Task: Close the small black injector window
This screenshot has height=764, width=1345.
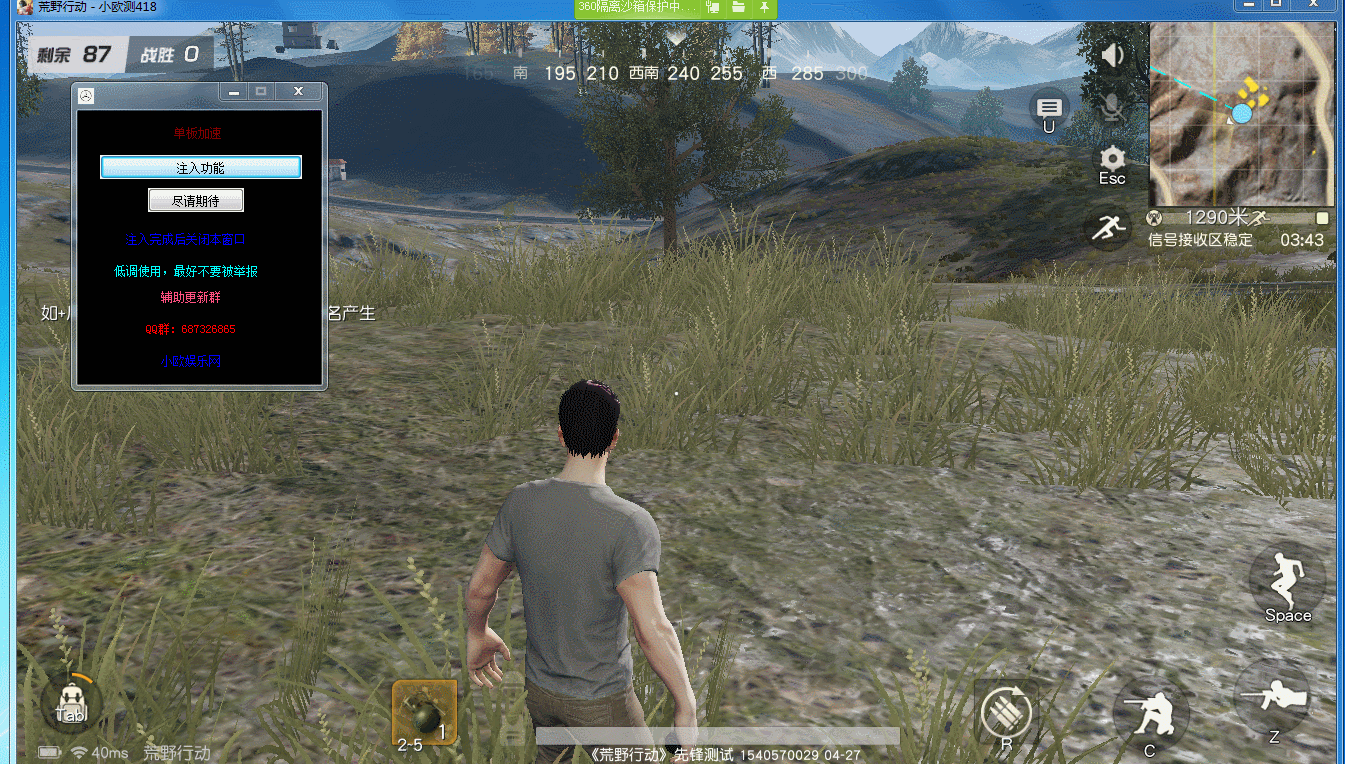Action: pos(298,91)
